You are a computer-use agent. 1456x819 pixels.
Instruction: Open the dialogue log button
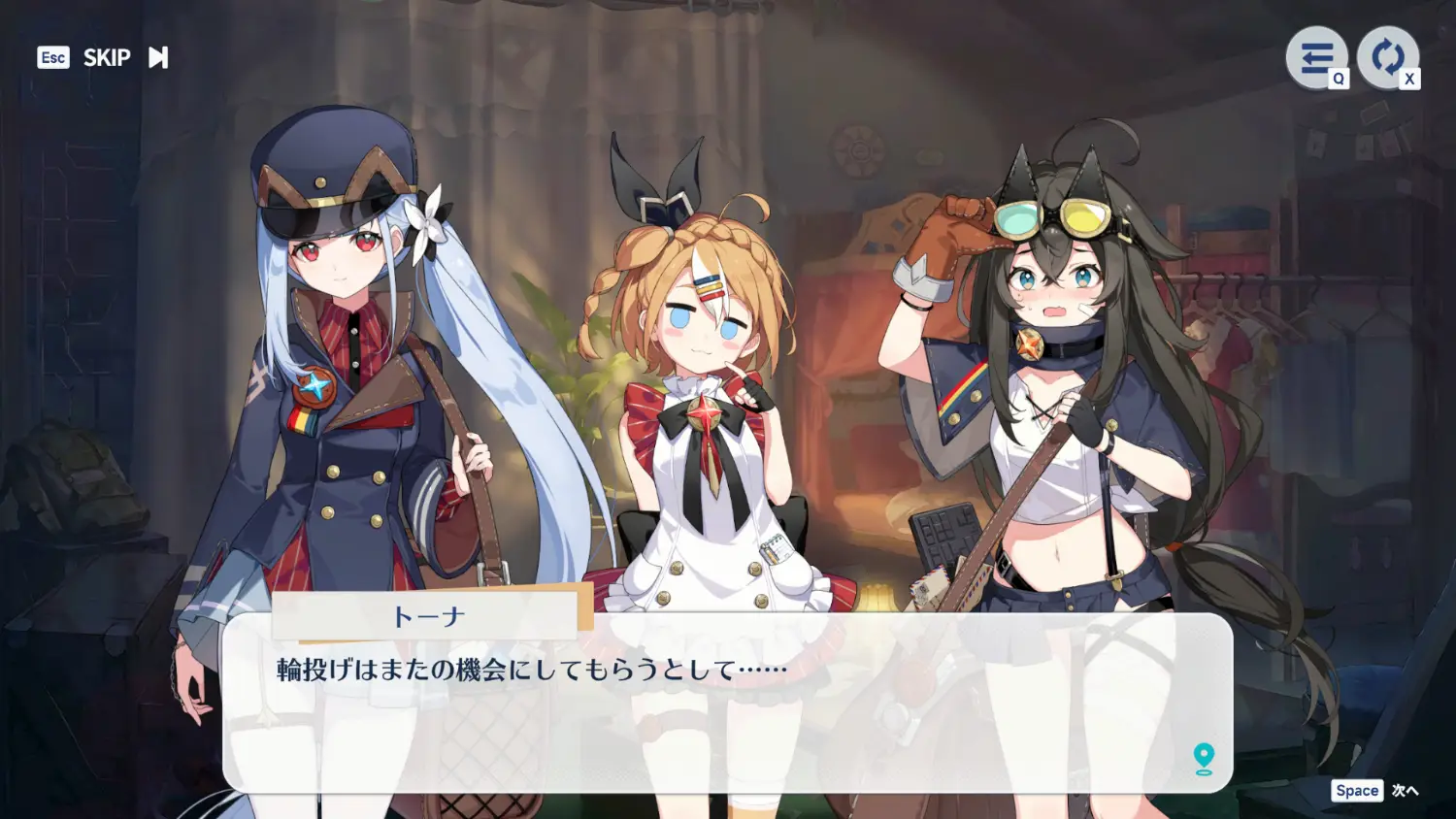tap(1316, 58)
